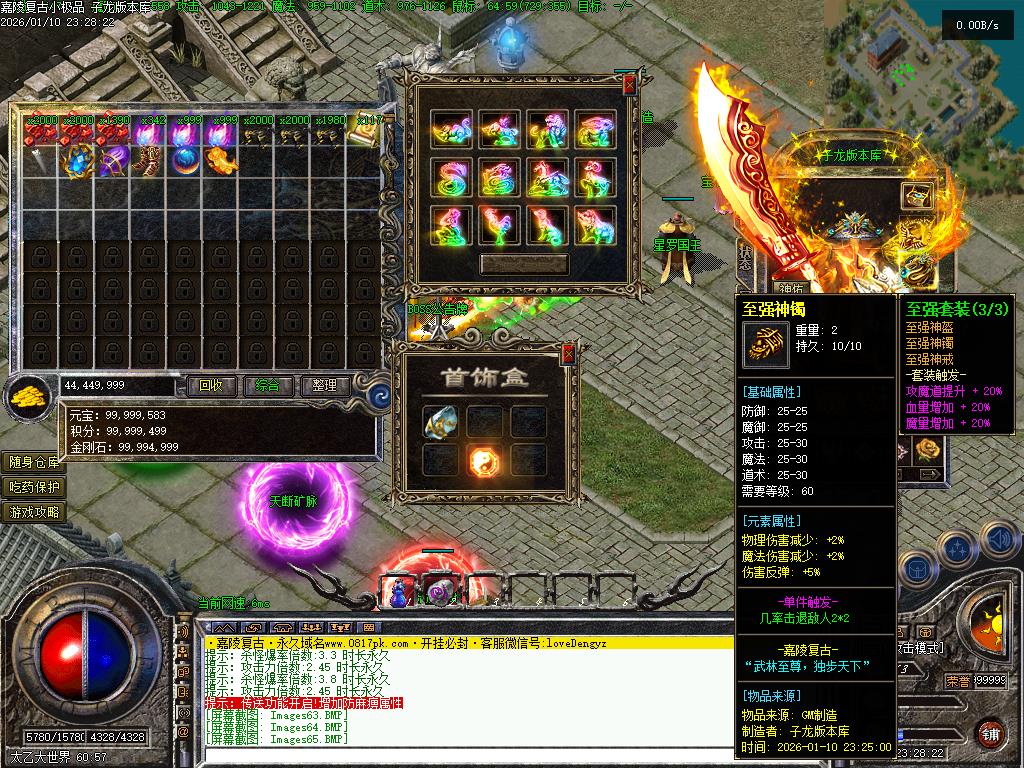Select the yin-yang orb in the jewelry box

(x=485, y=460)
